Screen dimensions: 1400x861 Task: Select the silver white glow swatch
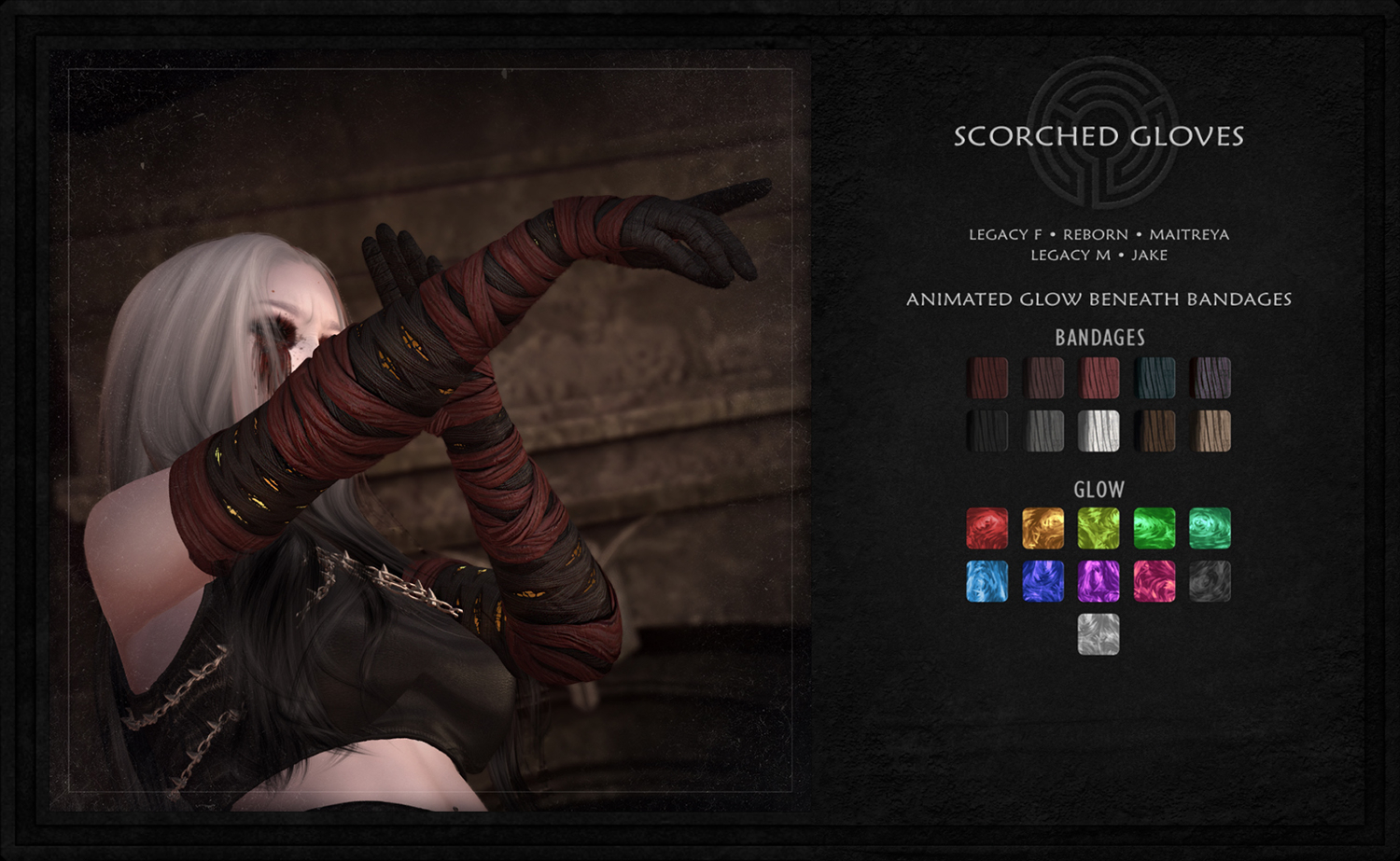tap(1099, 634)
